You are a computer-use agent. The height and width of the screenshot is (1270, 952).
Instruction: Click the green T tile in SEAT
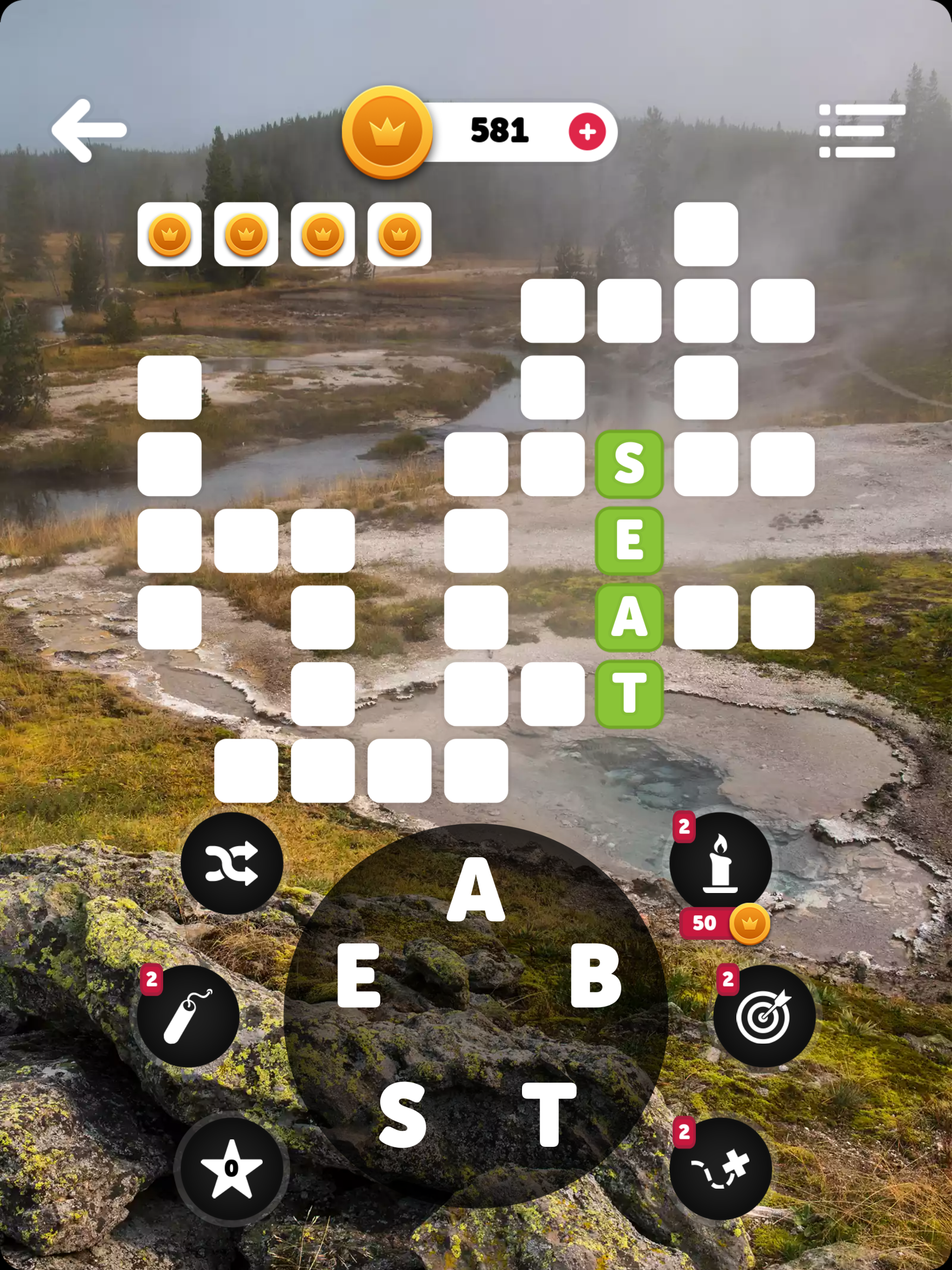pyautogui.click(x=629, y=694)
